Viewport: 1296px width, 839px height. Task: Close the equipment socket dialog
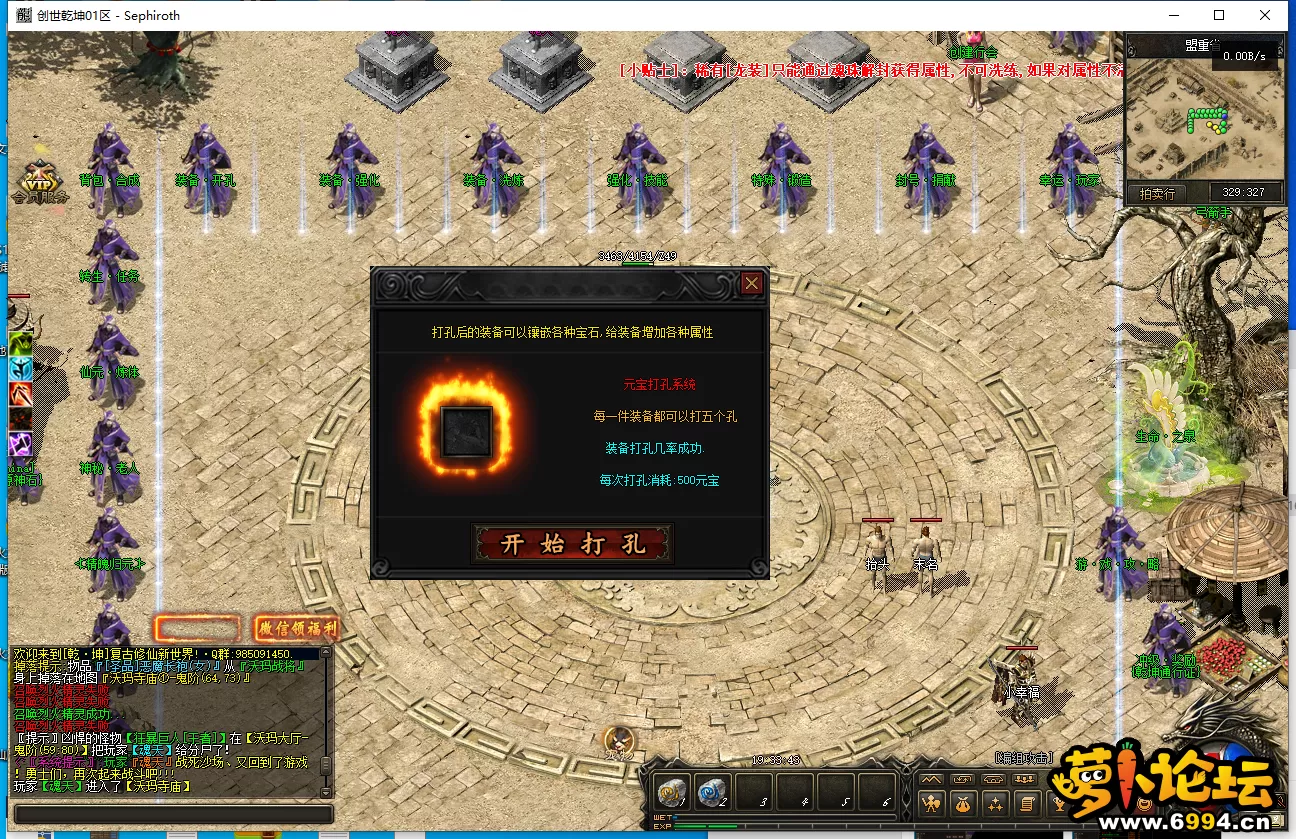pos(752,284)
